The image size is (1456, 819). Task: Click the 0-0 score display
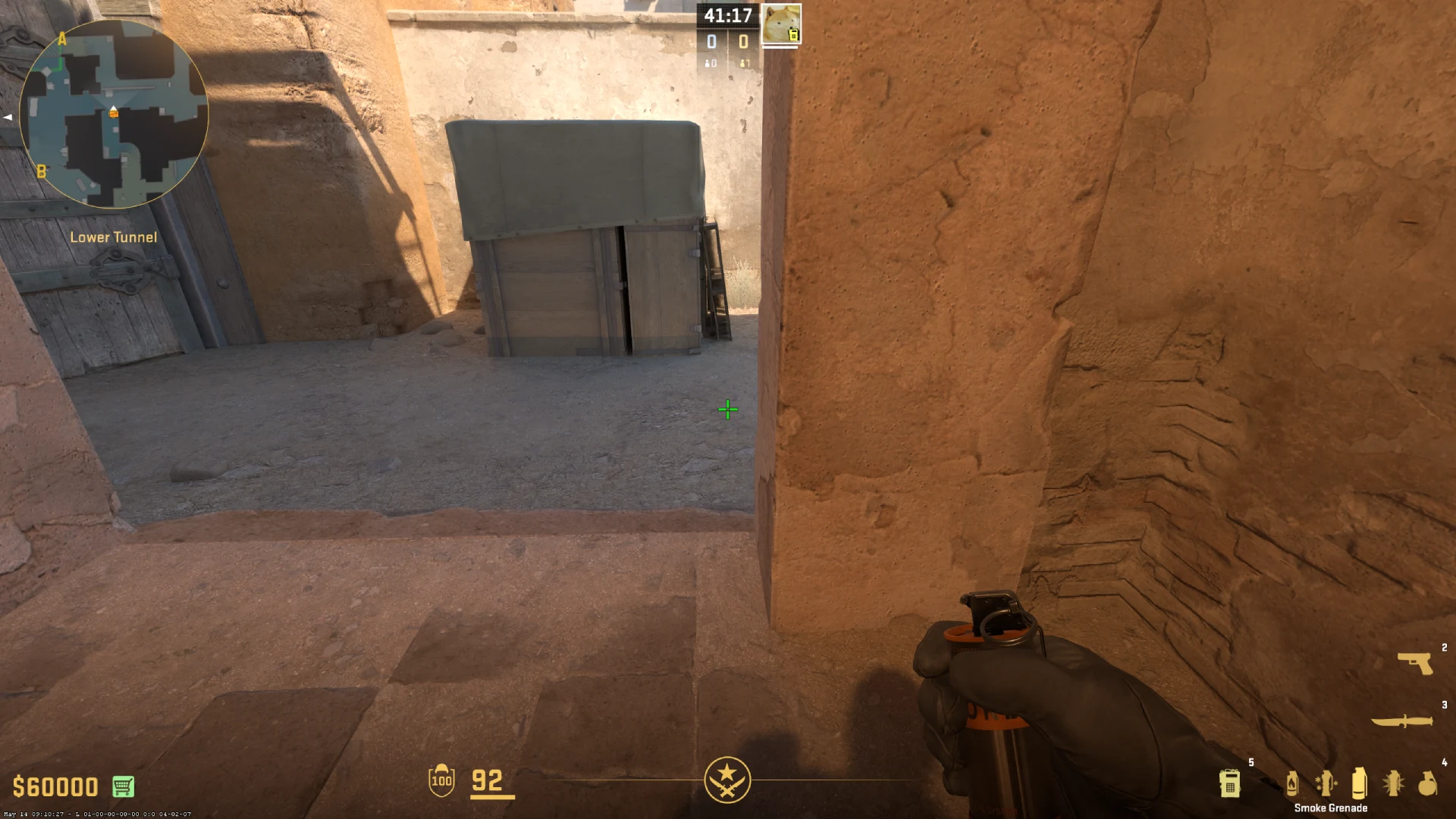coord(726,42)
